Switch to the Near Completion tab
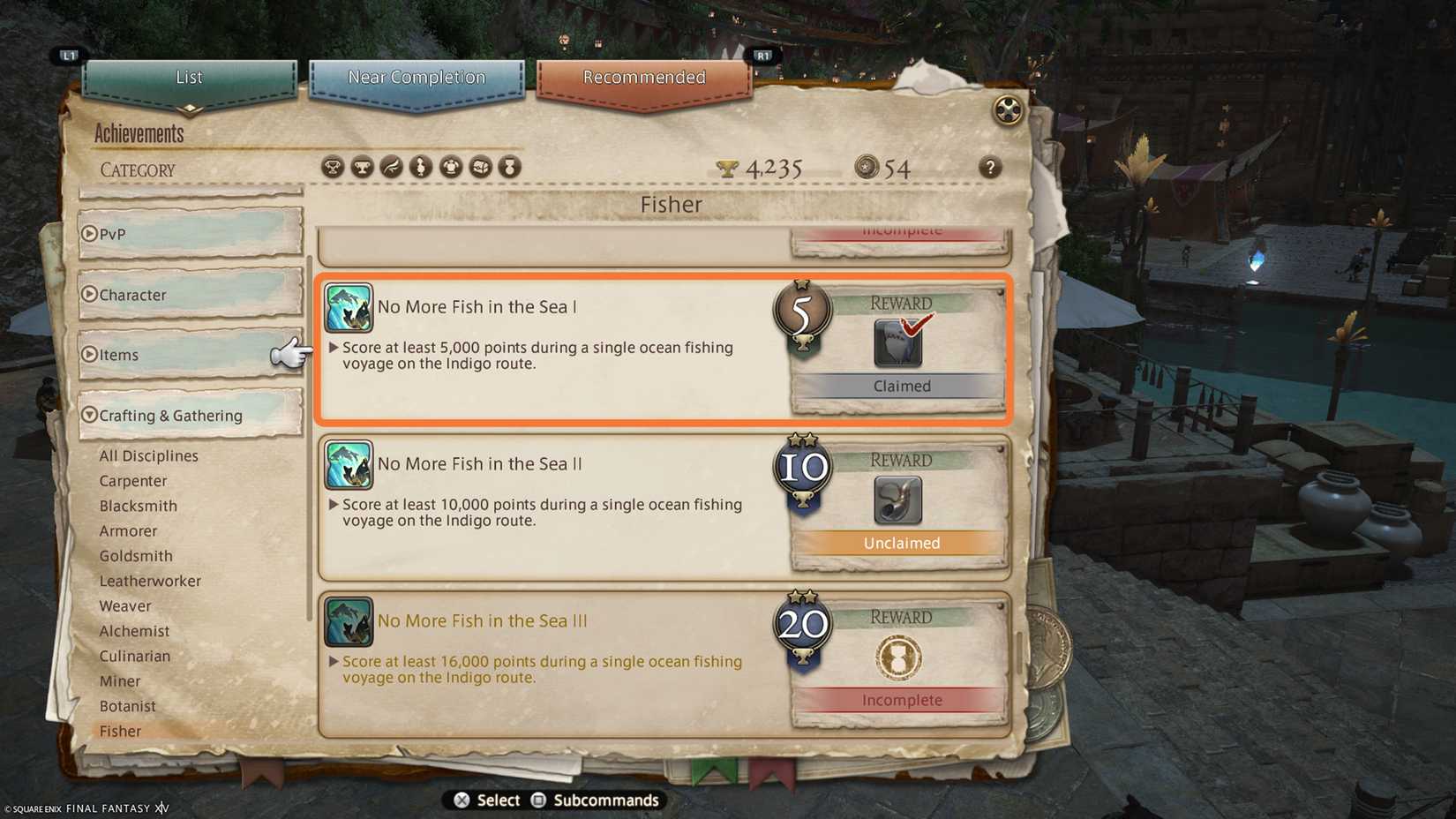 [418, 78]
